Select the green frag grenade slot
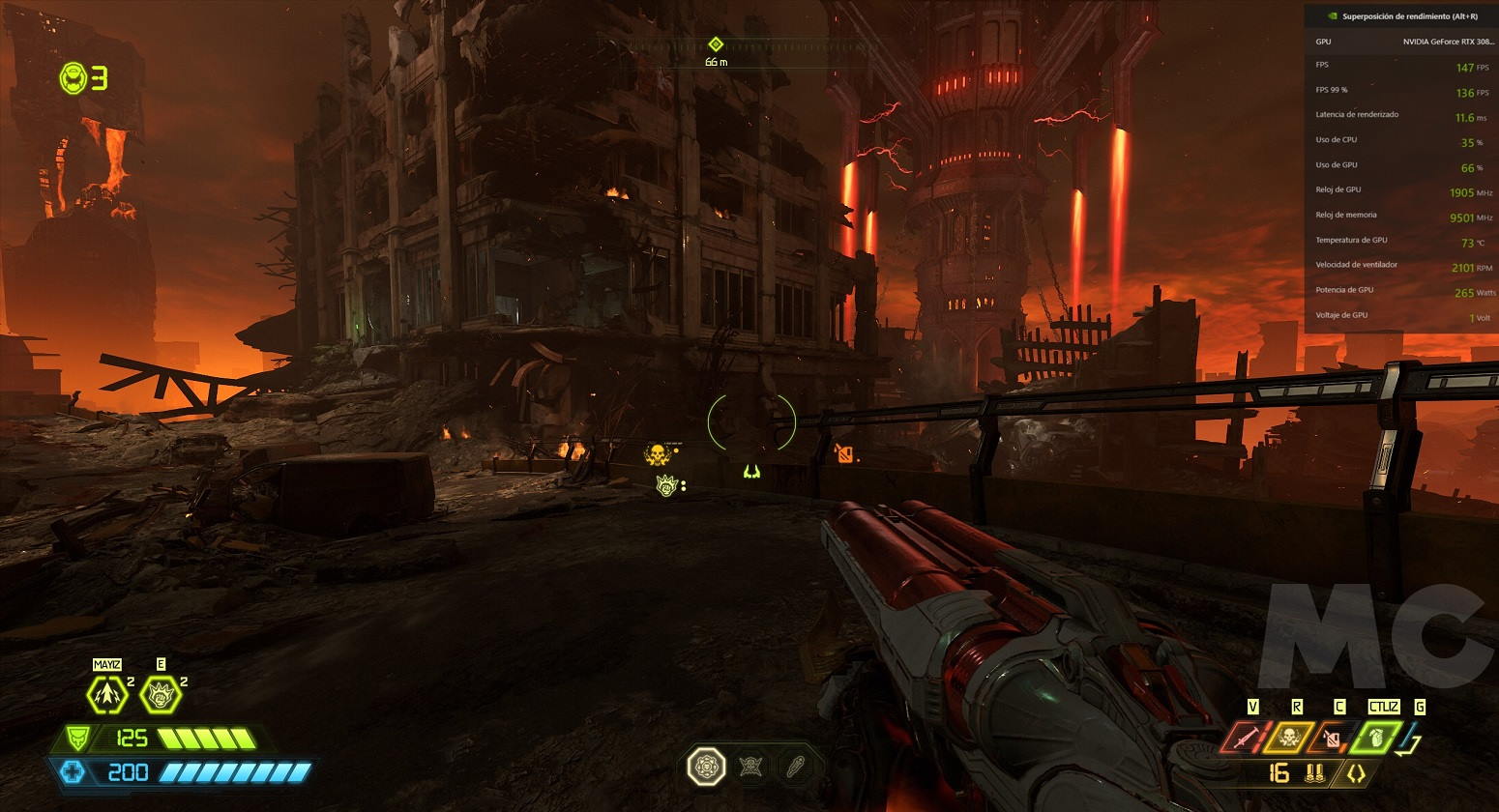1499x812 pixels. 1374,738
